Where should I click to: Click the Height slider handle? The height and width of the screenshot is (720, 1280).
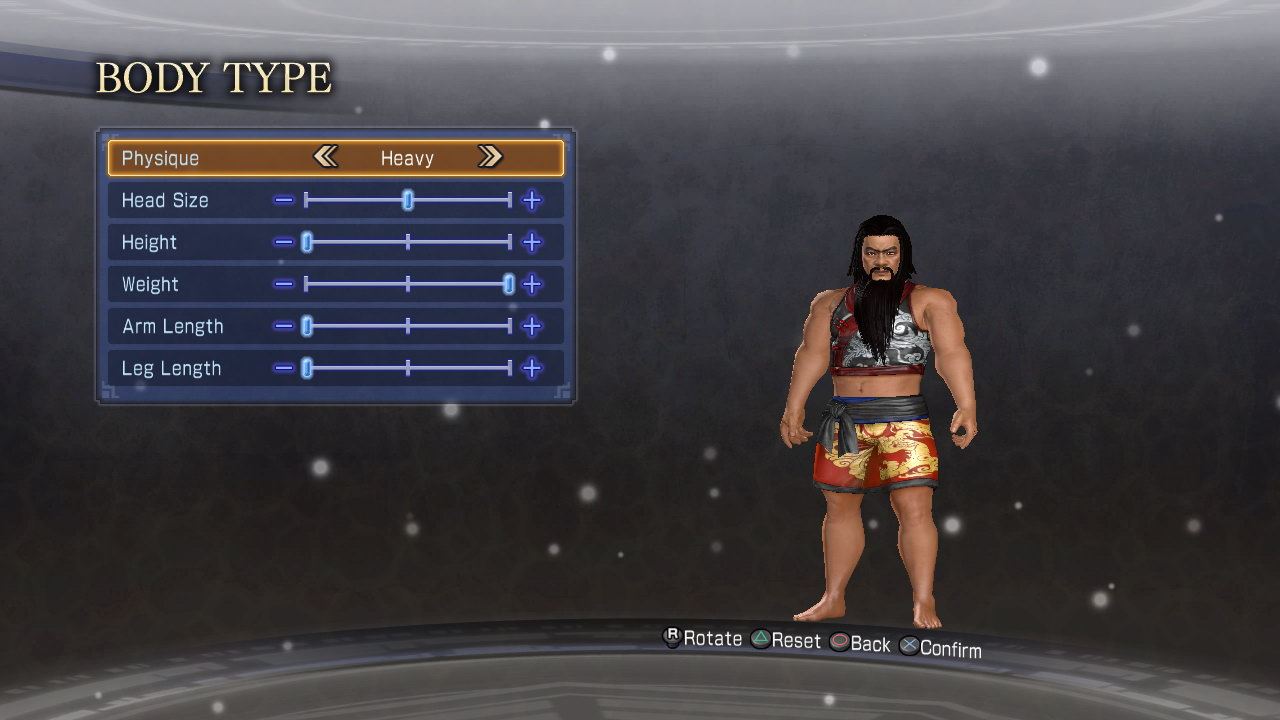click(307, 242)
